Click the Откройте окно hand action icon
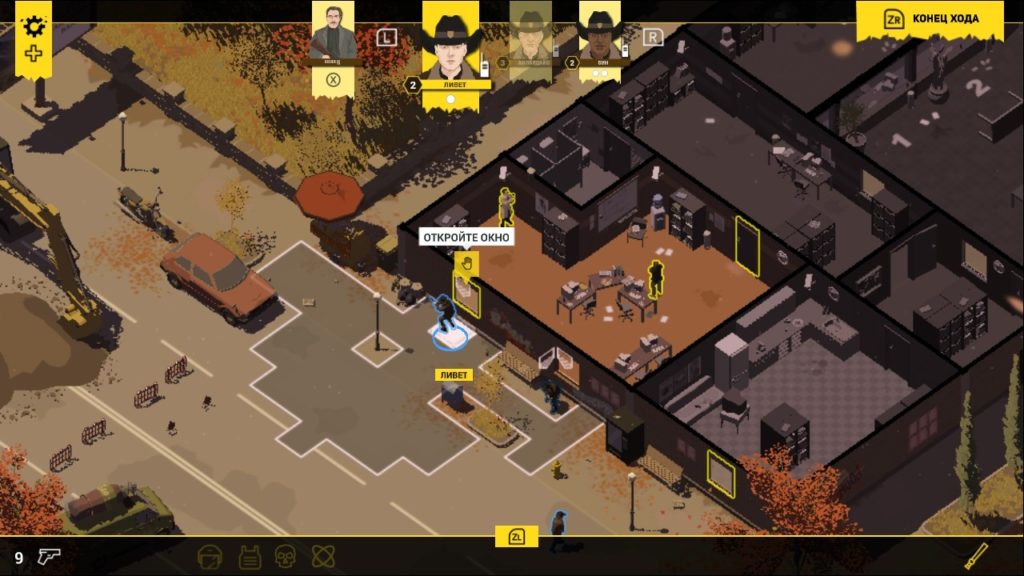 tap(466, 263)
